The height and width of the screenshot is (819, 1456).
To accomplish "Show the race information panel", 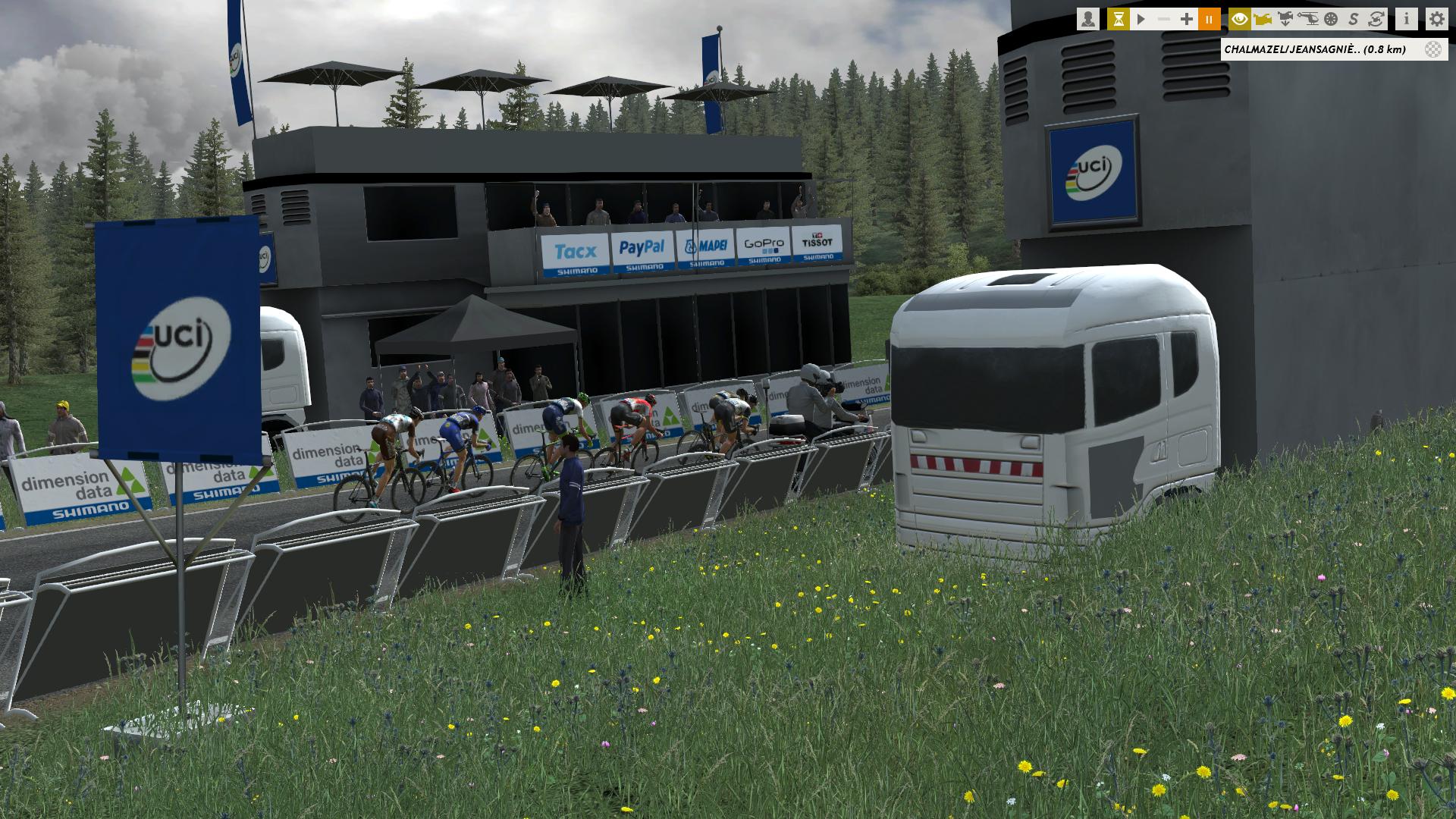I will pos(1407,20).
